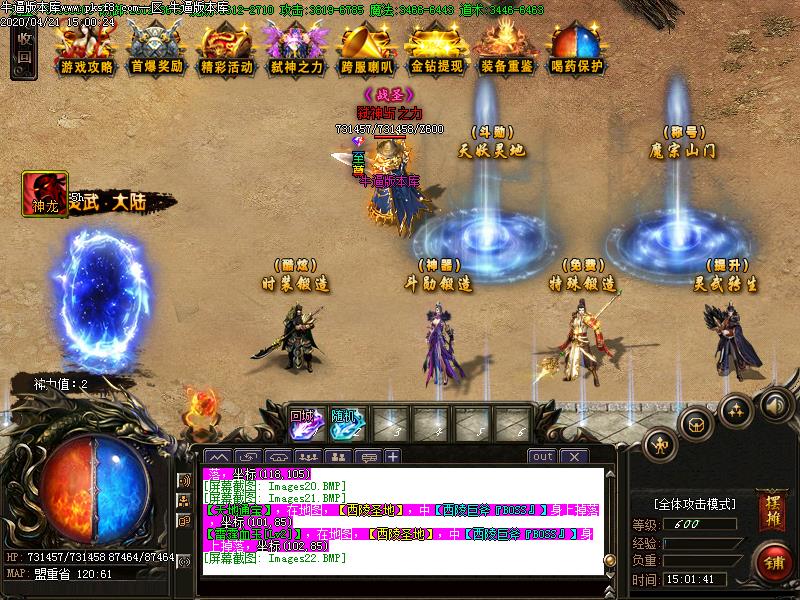Open the 跨服喇叭 cross-server horn
This screenshot has height=600, width=800.
(x=366, y=50)
